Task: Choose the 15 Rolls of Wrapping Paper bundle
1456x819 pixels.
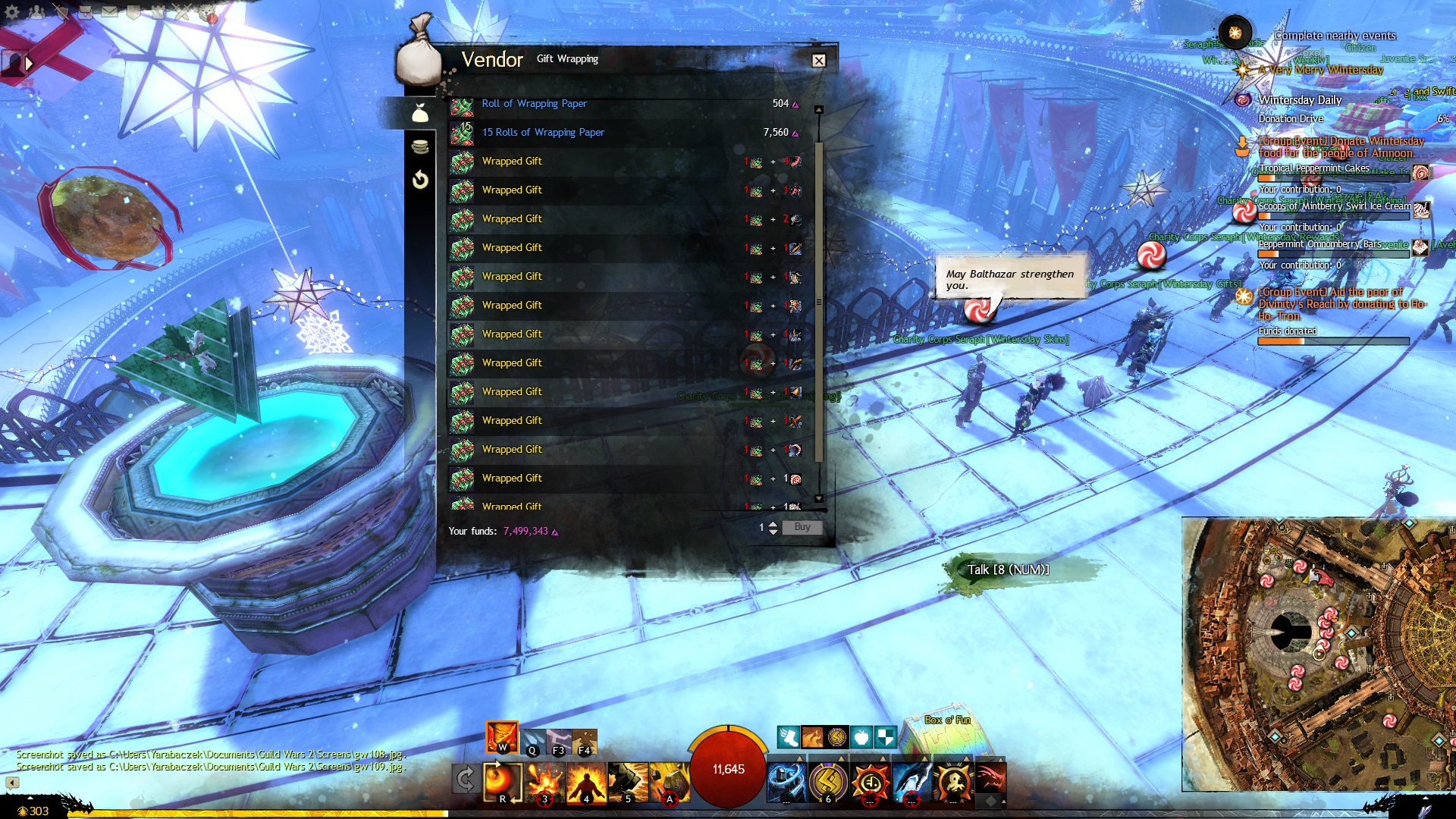Action: tap(543, 133)
